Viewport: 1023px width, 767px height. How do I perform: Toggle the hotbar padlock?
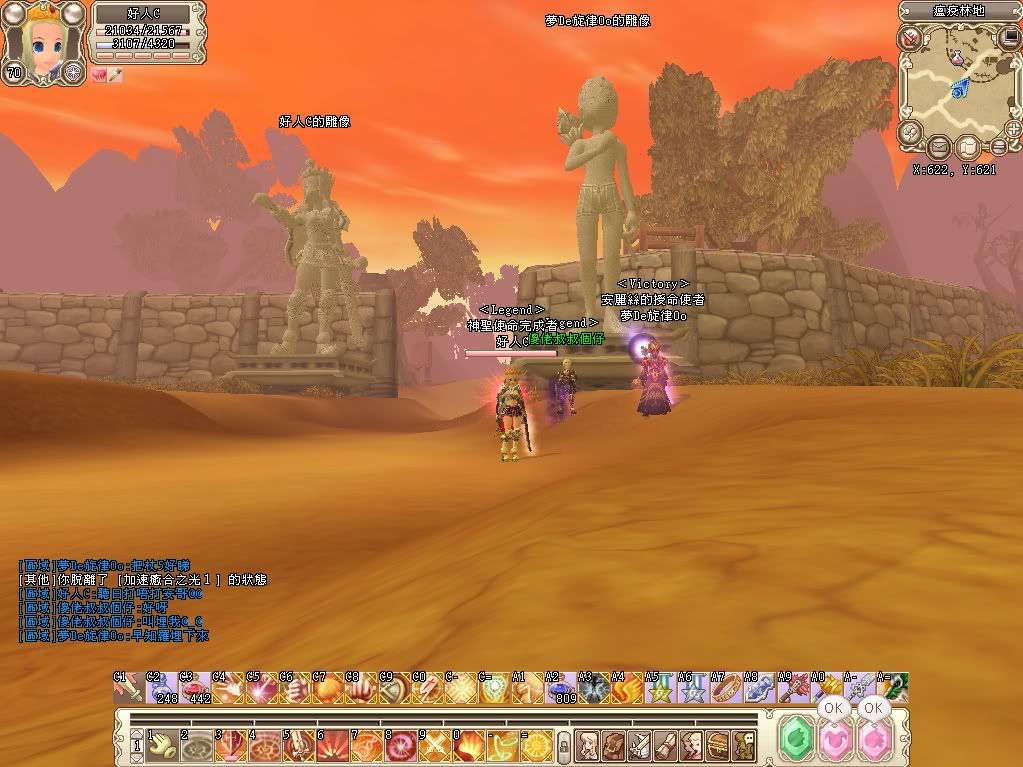pos(563,745)
